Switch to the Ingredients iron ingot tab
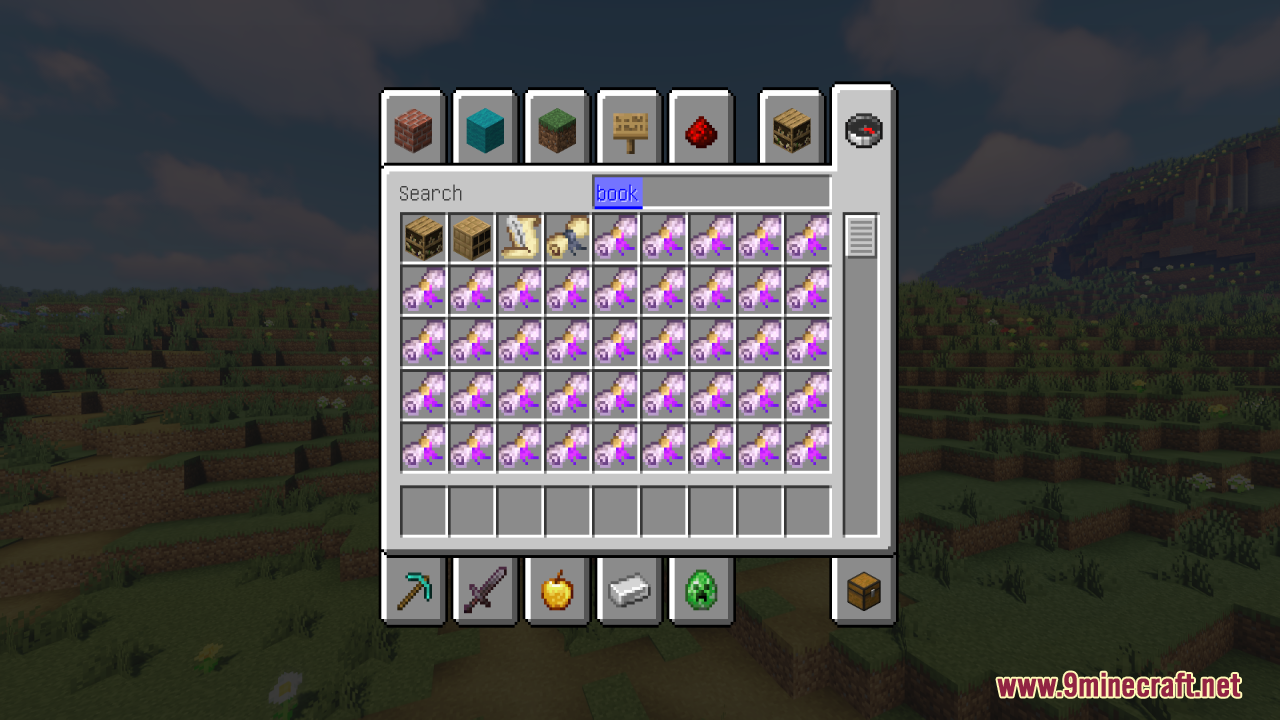Screen dimensions: 1280x720 click(x=628, y=590)
